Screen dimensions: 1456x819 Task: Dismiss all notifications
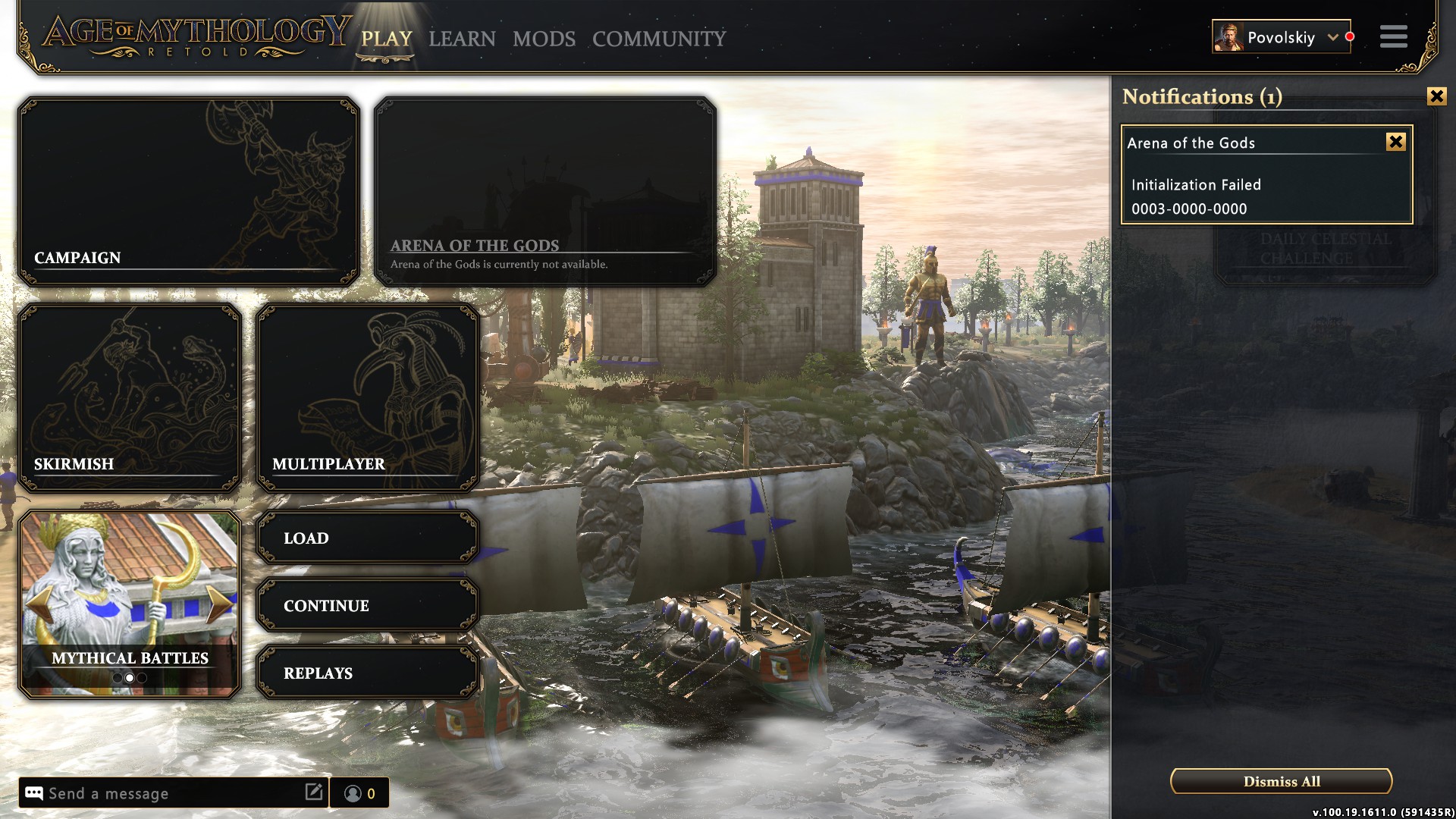coord(1281,781)
